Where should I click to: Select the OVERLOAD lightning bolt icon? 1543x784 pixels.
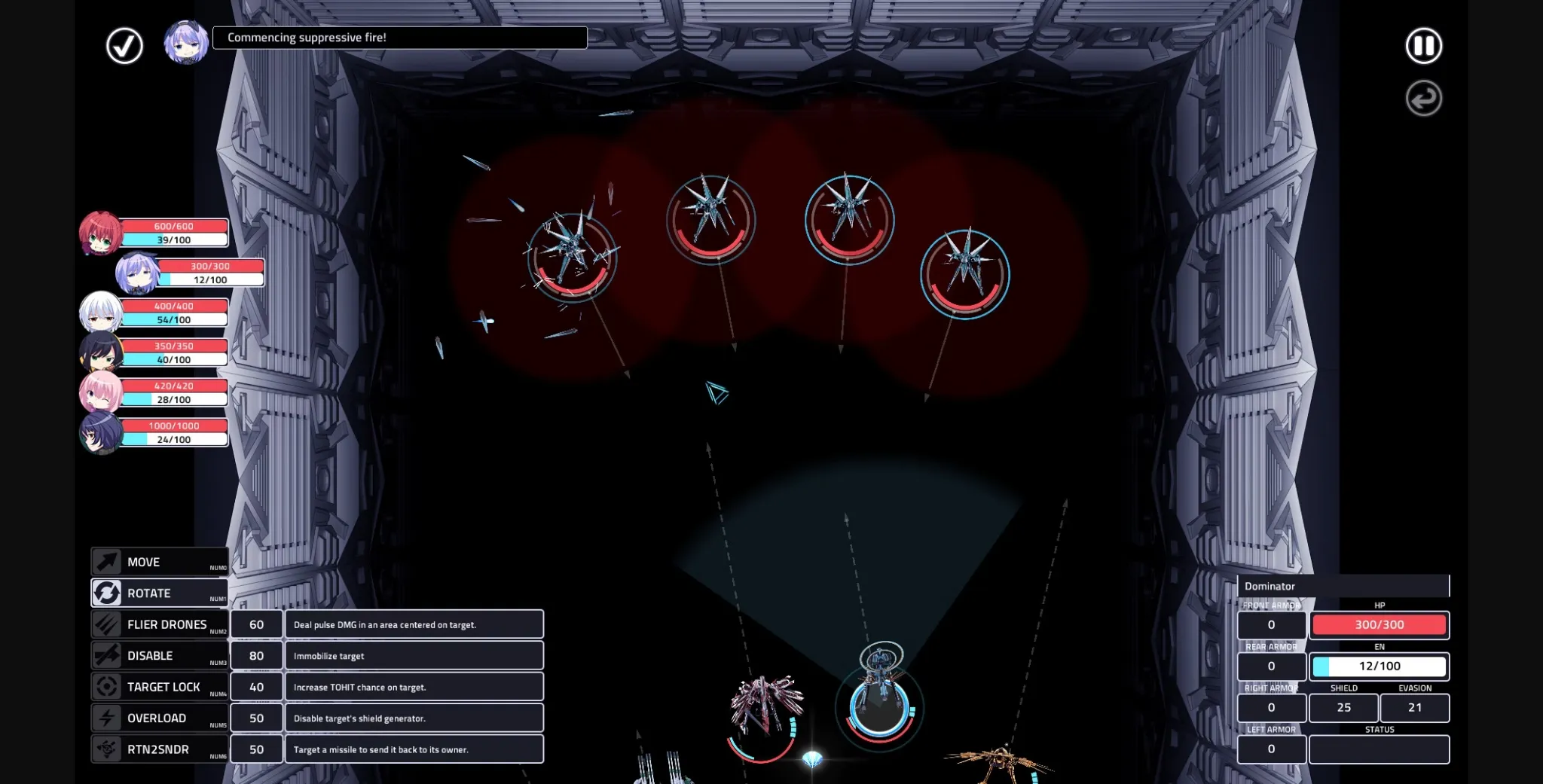click(x=106, y=718)
